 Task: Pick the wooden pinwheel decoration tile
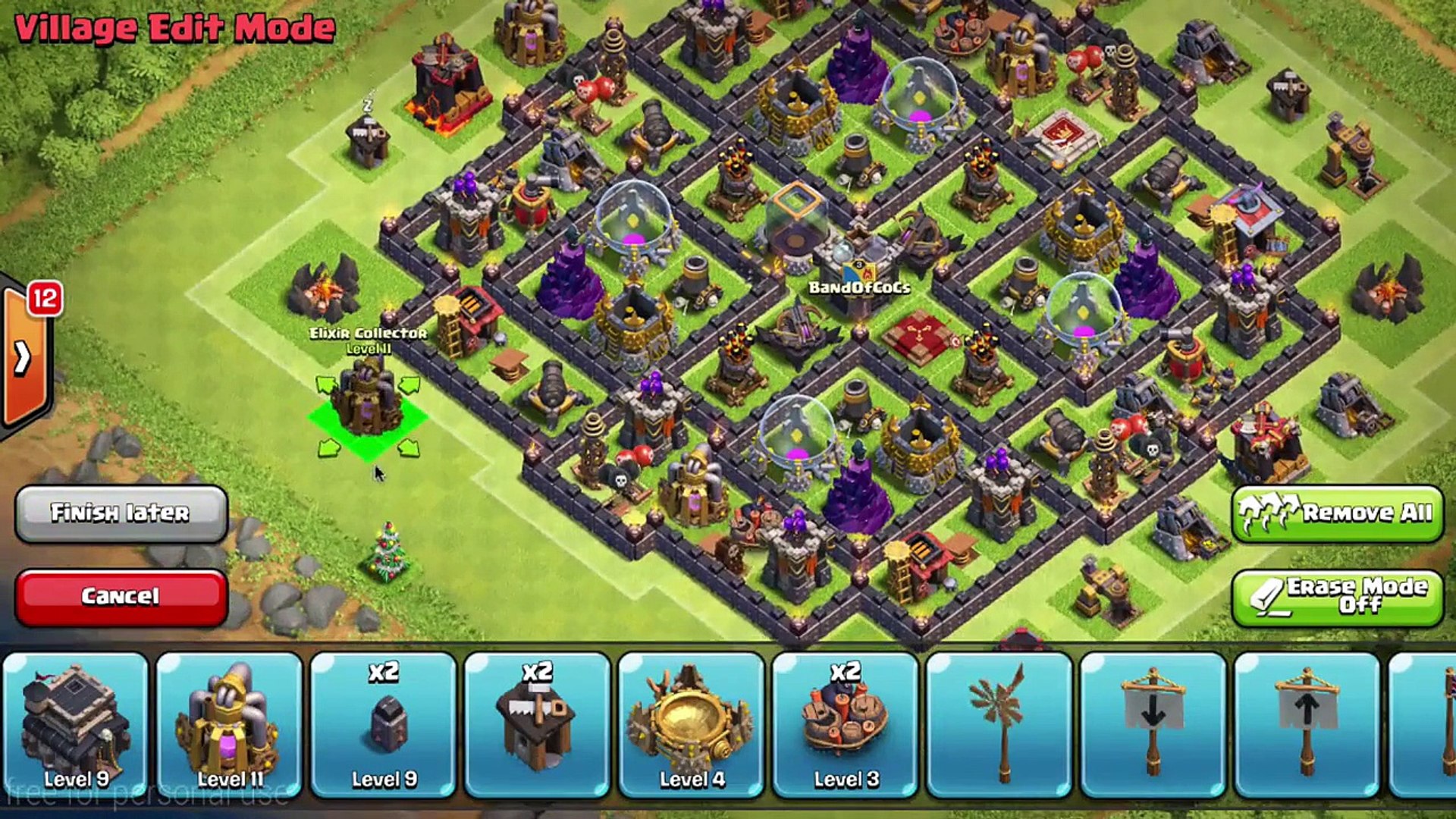[x=999, y=724]
